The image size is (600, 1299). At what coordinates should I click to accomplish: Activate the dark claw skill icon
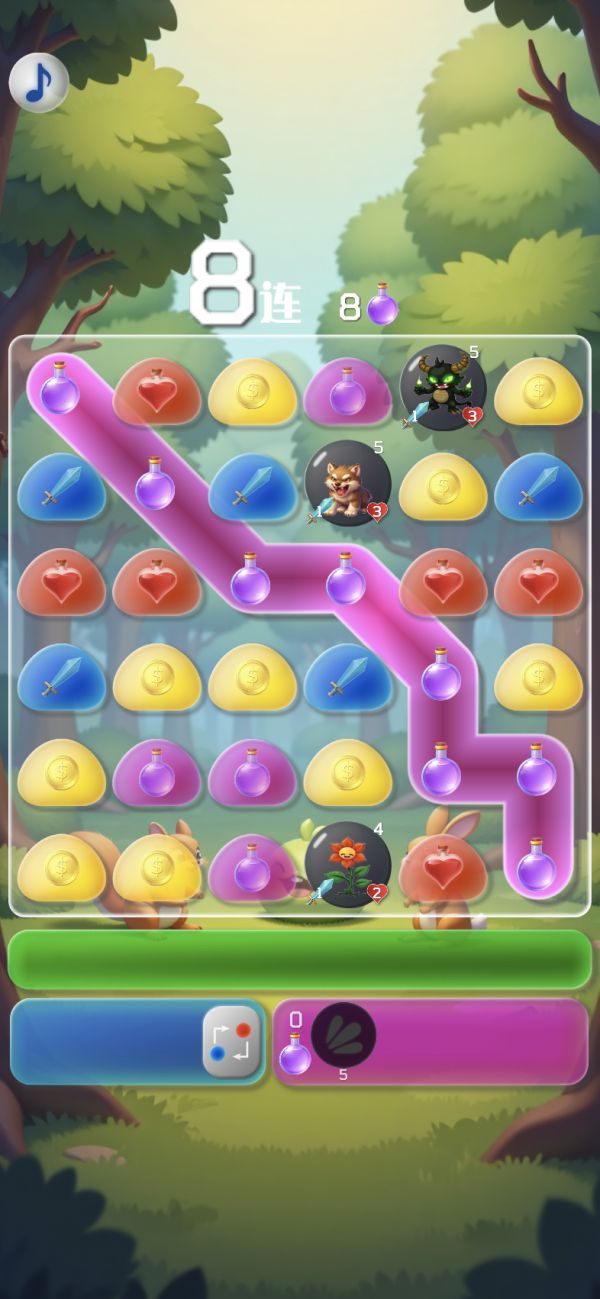[343, 1034]
